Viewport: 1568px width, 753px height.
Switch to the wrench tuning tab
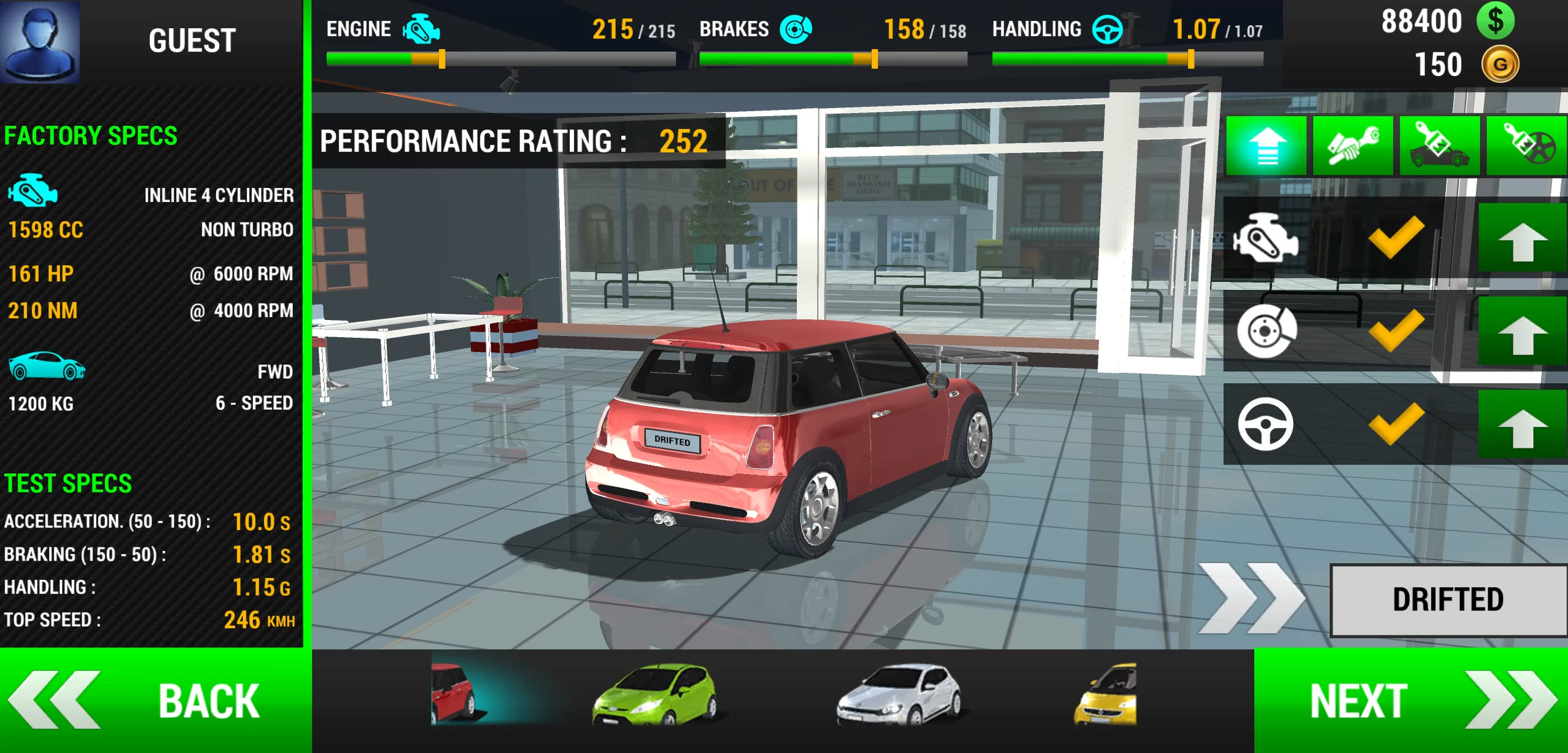coord(1353,146)
